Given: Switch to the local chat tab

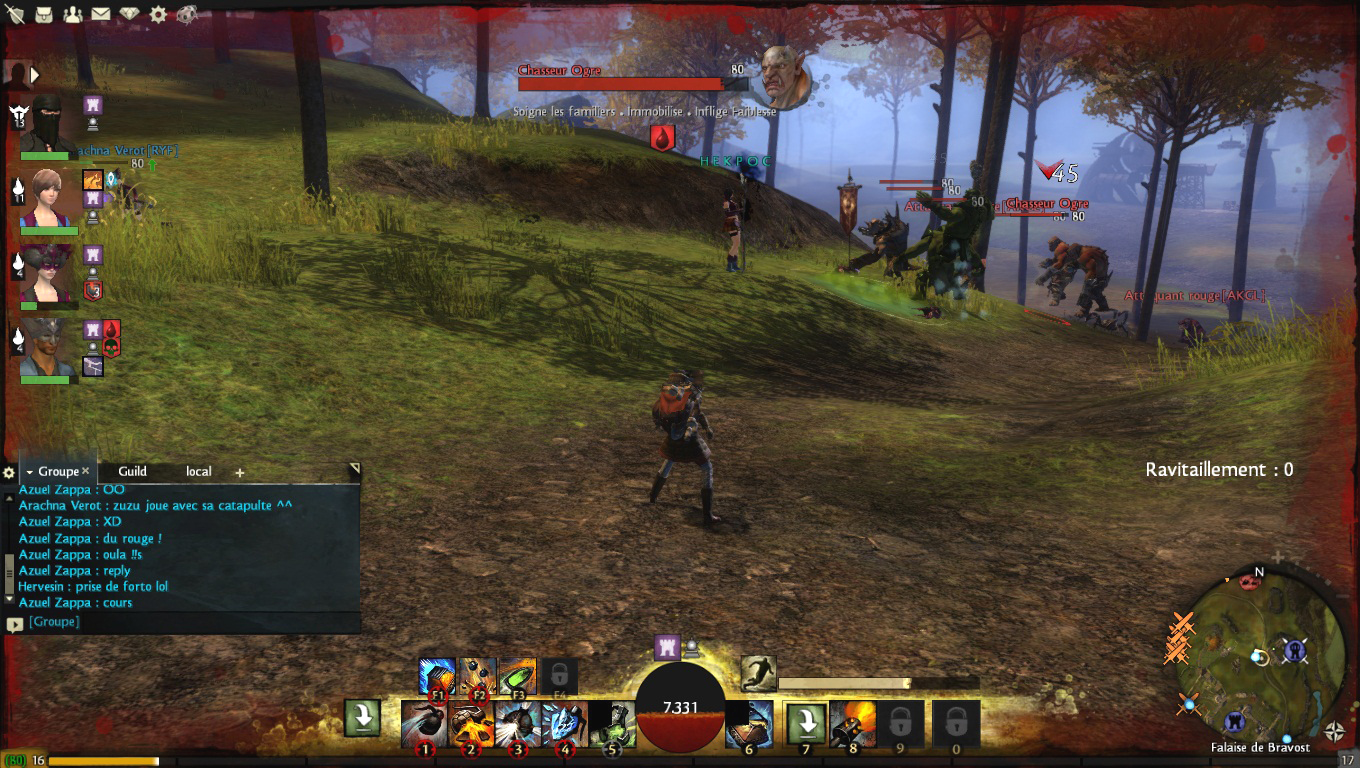Looking at the screenshot, I should [198, 471].
